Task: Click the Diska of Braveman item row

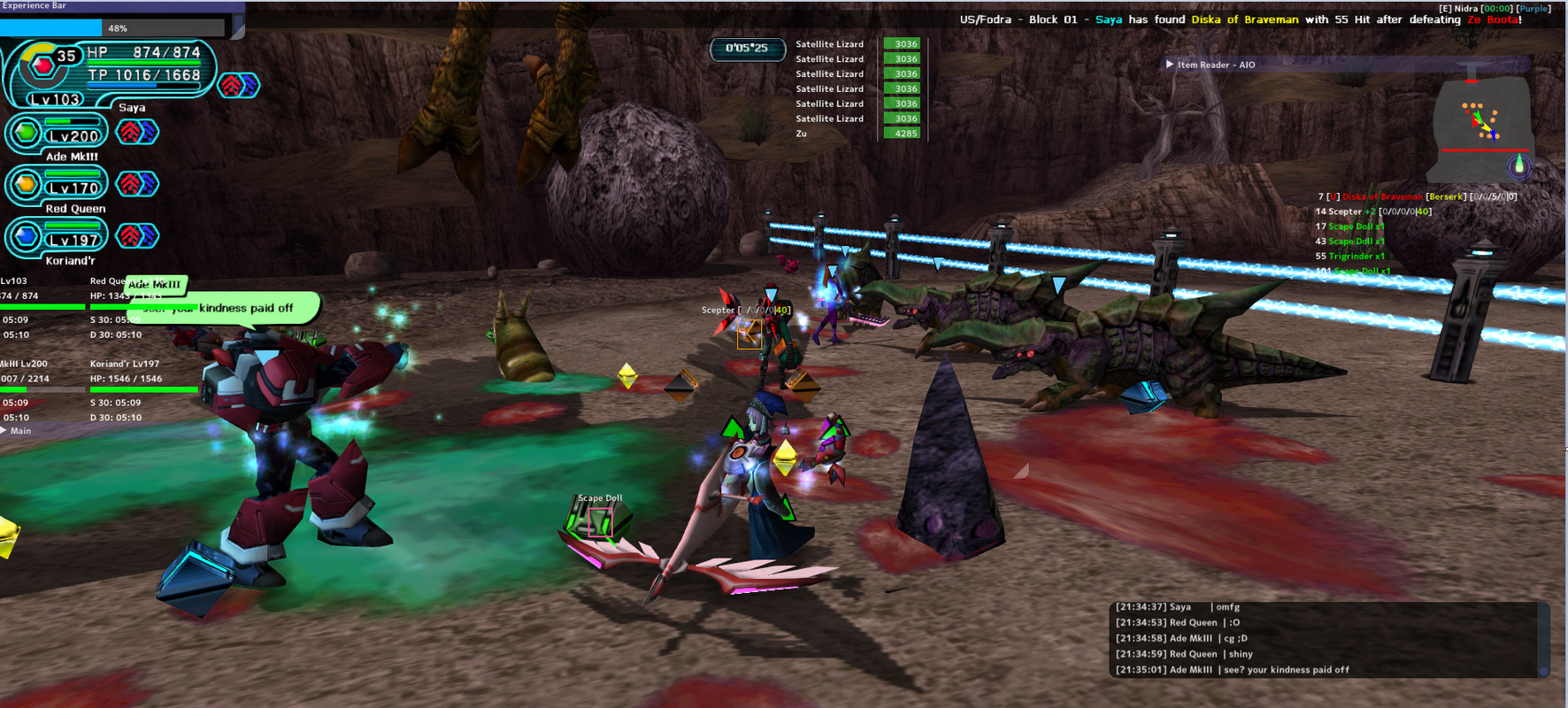Action: [x=1416, y=196]
